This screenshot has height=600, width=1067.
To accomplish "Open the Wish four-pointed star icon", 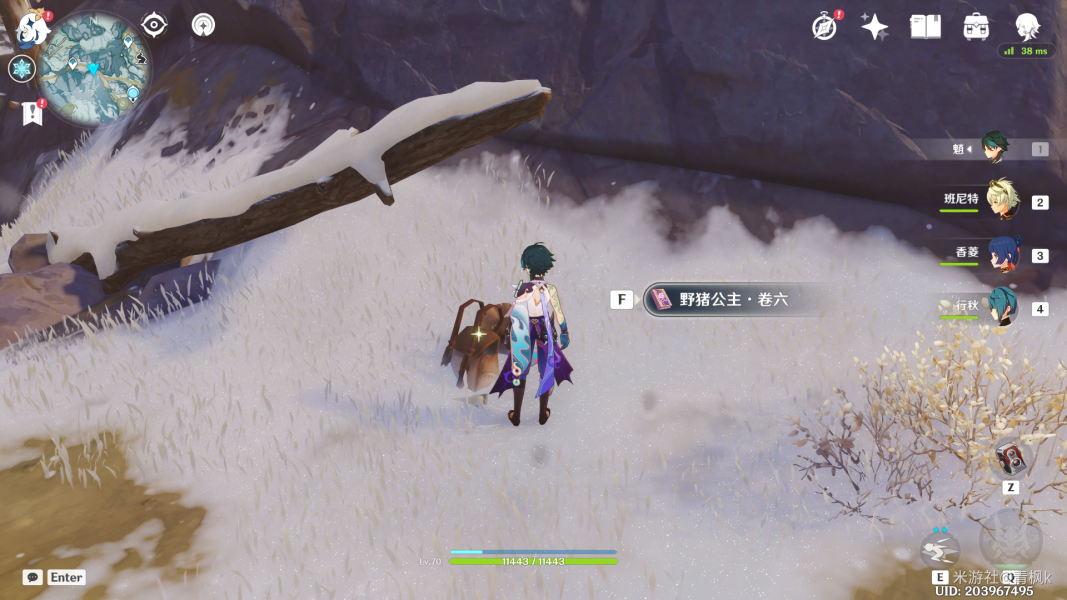I will (875, 27).
